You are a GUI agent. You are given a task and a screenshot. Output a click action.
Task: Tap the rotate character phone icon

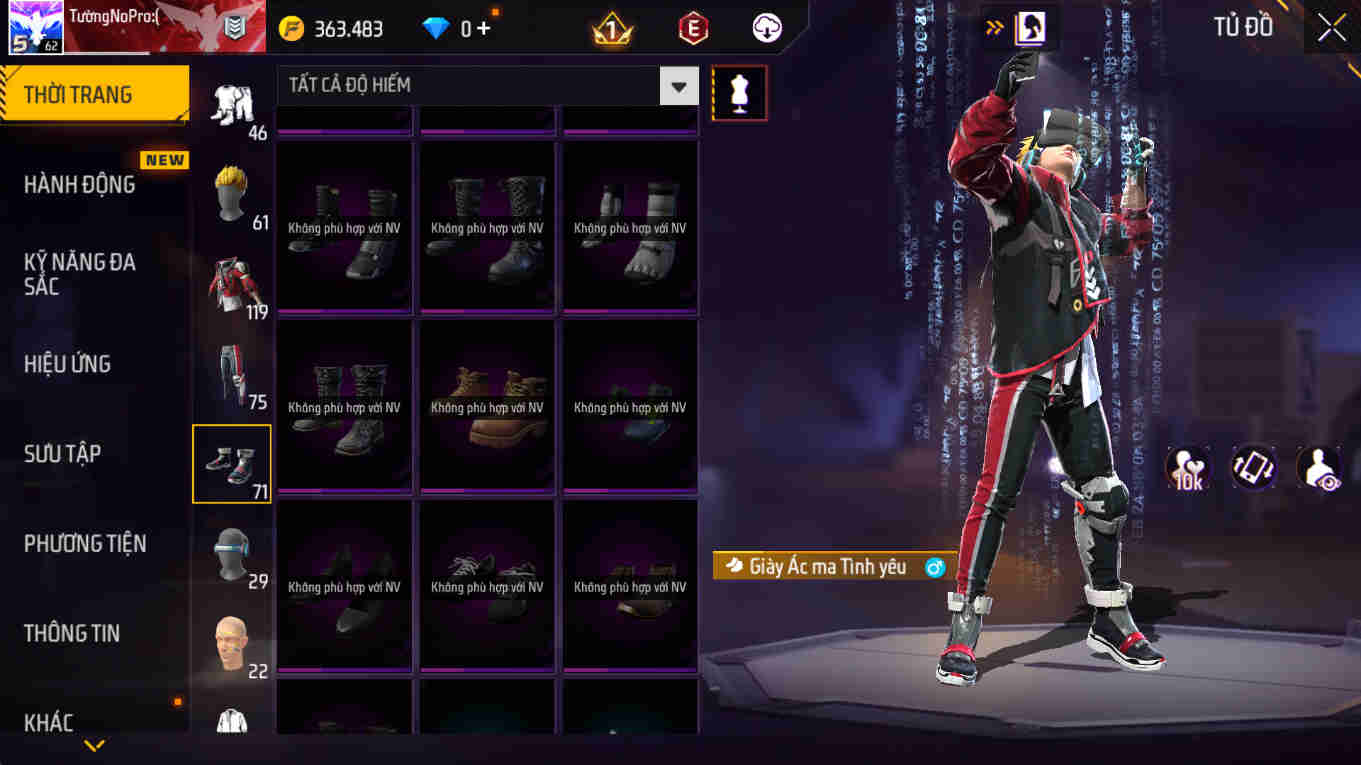pyautogui.click(x=1253, y=467)
